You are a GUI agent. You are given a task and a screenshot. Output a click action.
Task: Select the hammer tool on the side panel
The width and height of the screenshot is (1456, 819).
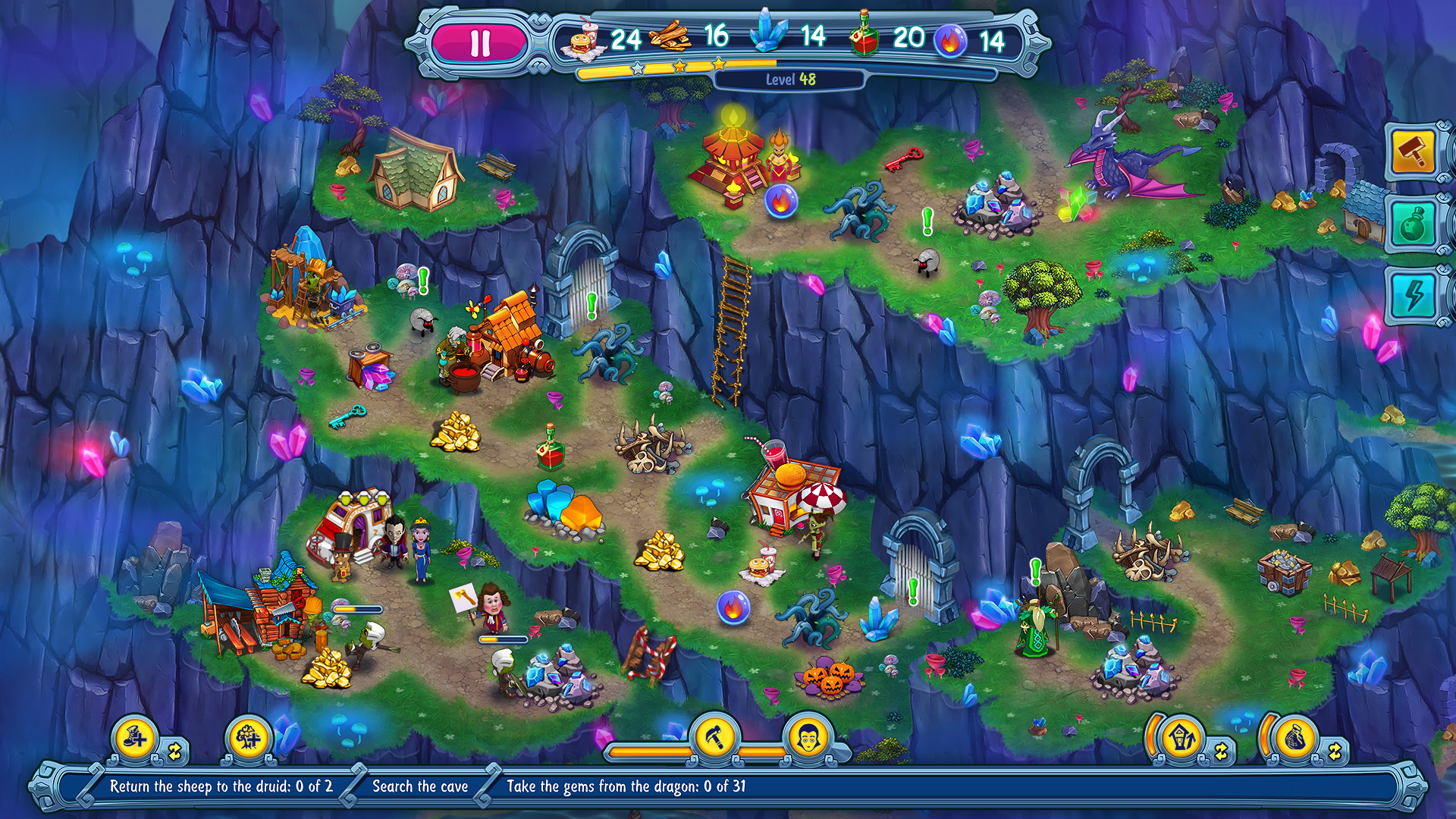tap(1413, 152)
